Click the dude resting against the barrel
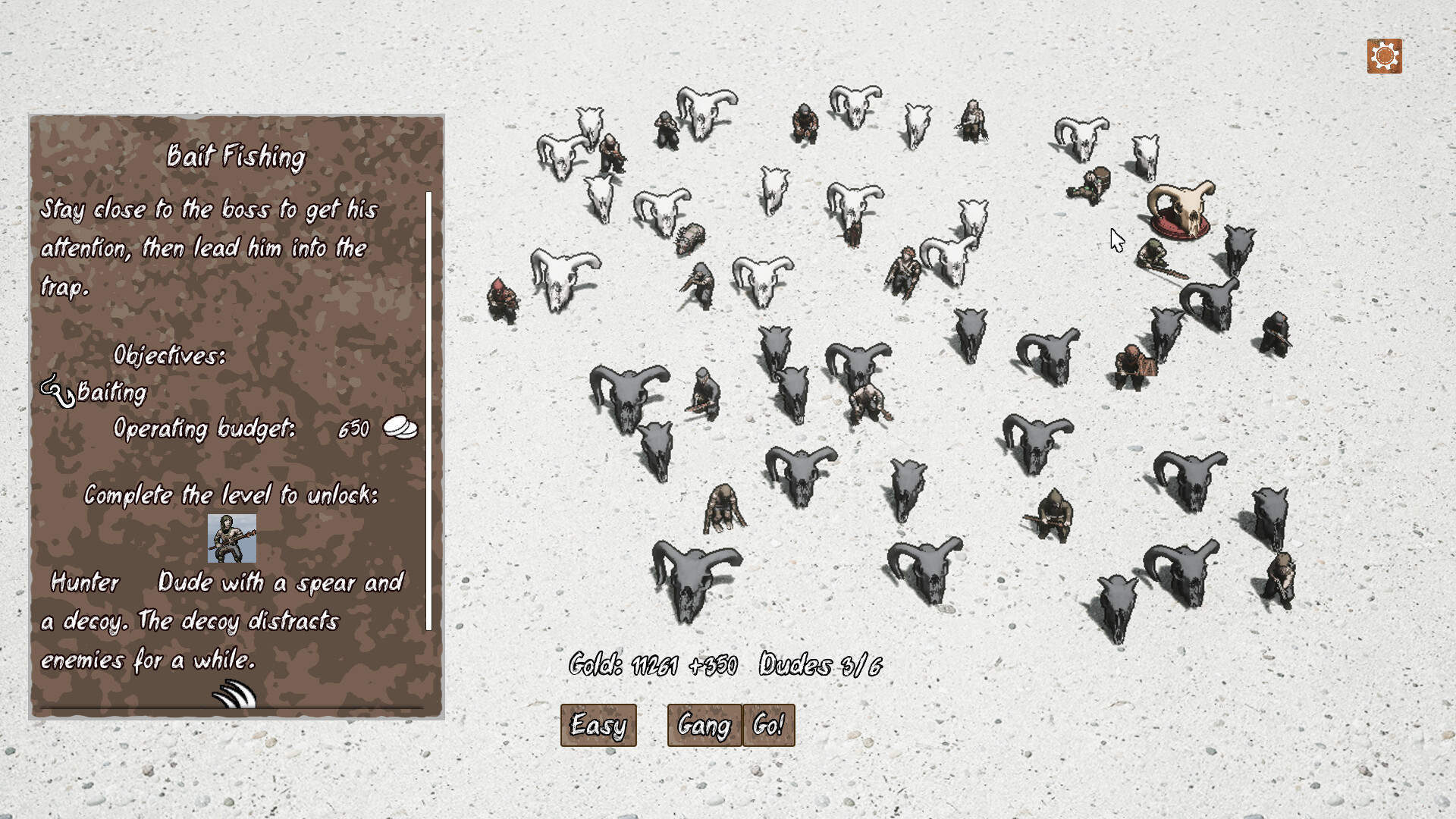1456x819 pixels. (1088, 183)
